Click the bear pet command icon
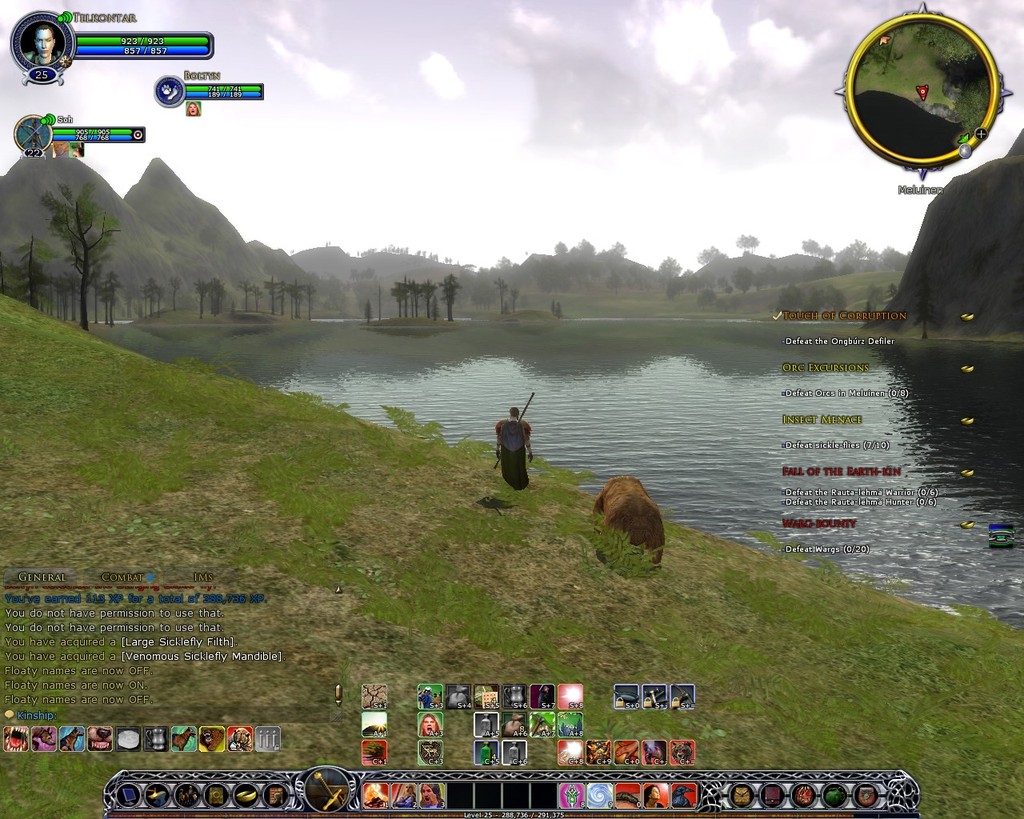This screenshot has height=819, width=1024. (x=211, y=739)
